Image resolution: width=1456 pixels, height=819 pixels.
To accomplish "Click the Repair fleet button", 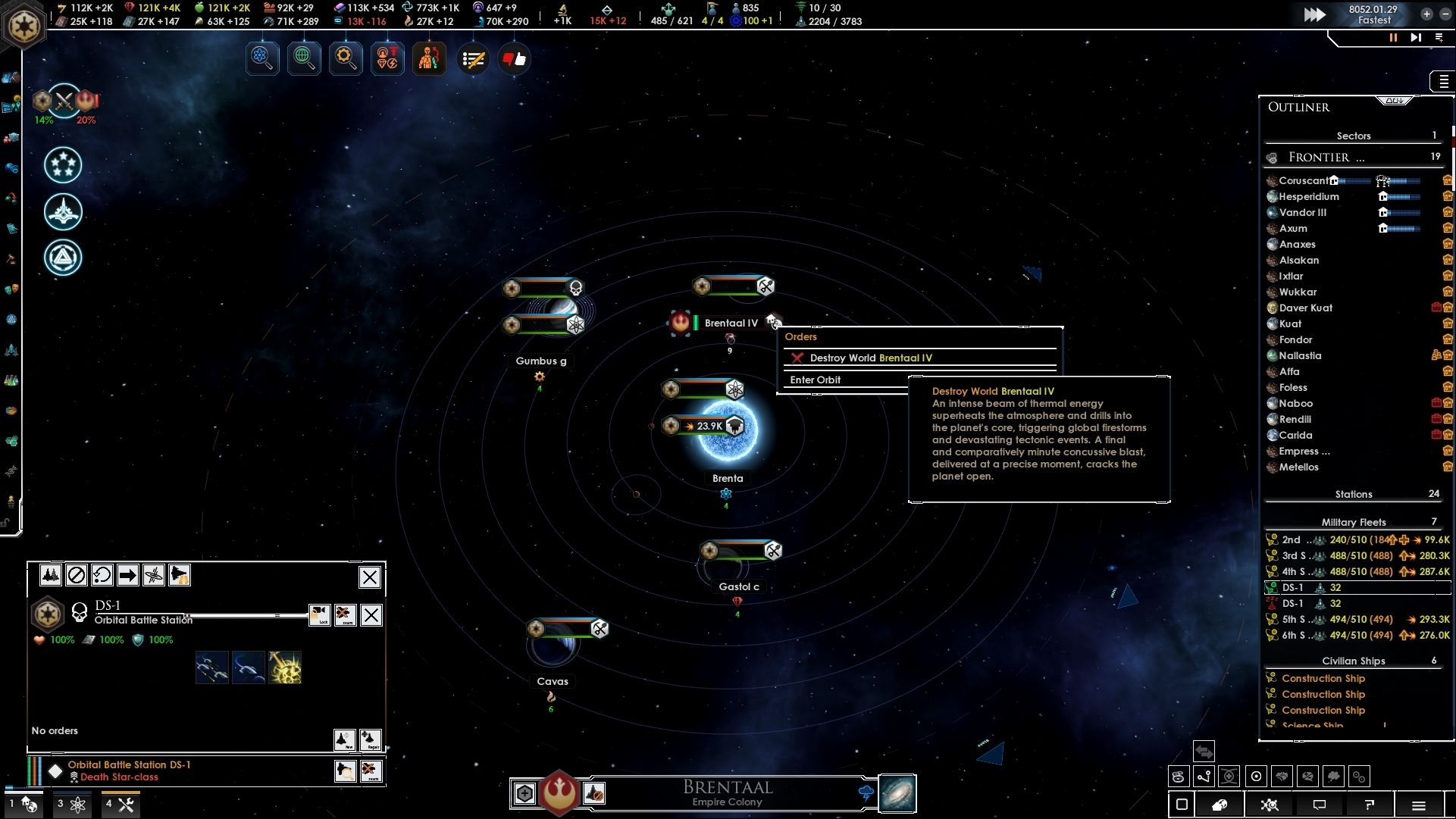I will coord(370,739).
